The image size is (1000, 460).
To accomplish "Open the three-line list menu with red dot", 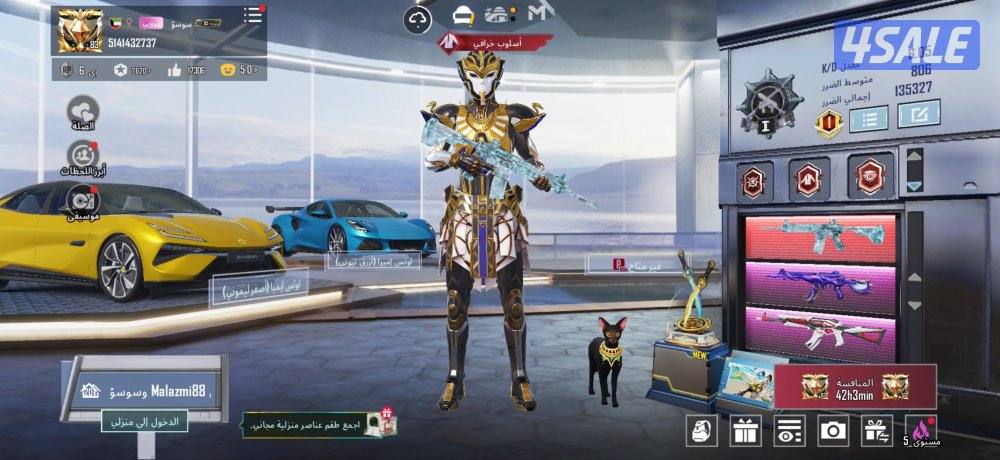I will pos(253,16).
